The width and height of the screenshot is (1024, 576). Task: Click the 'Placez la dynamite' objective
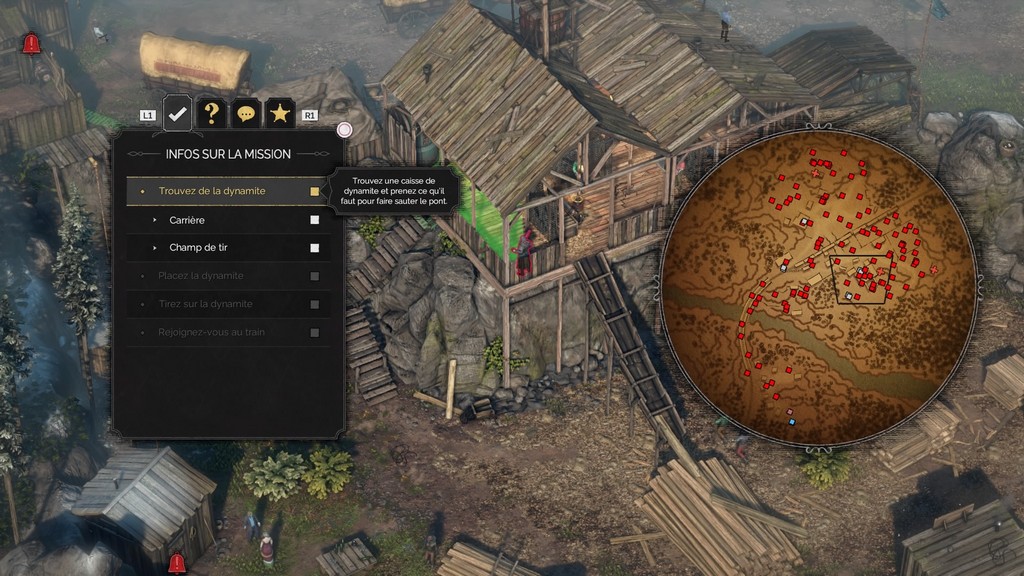[x=201, y=276]
